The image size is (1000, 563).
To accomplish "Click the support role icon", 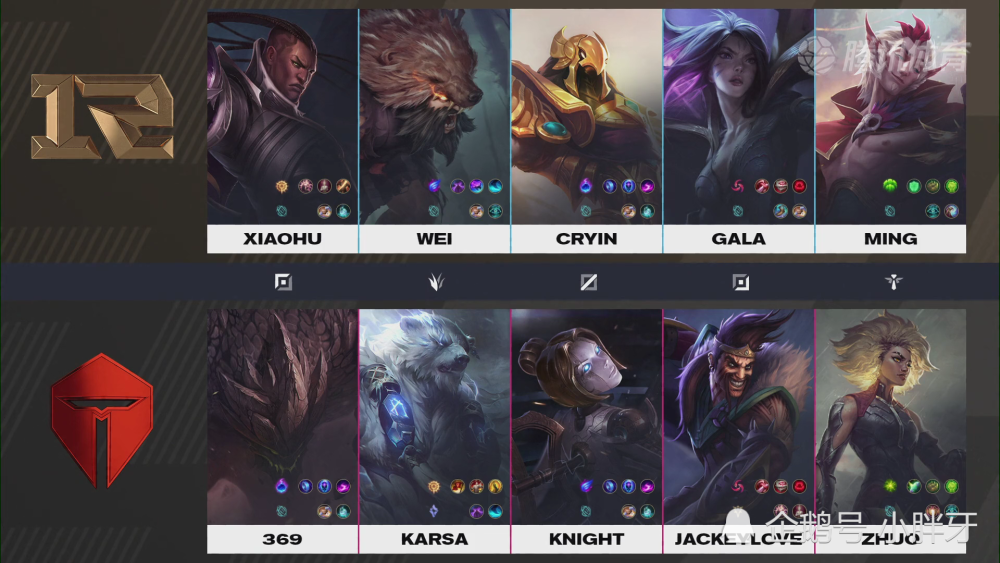I will pyautogui.click(x=893, y=282).
